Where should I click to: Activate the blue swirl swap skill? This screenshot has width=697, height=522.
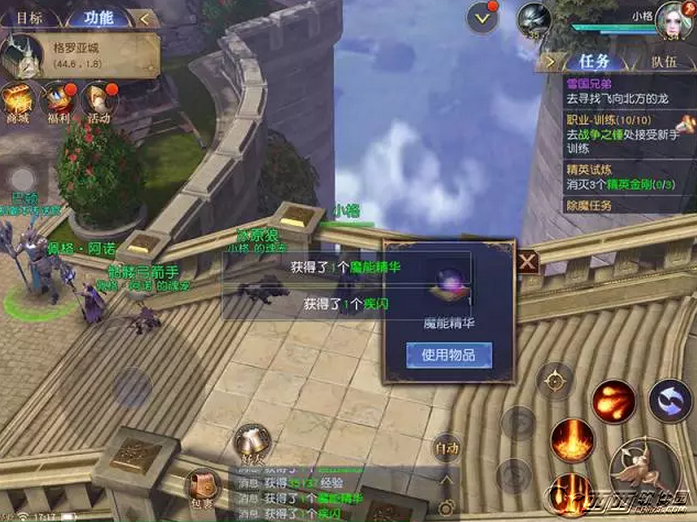(669, 401)
